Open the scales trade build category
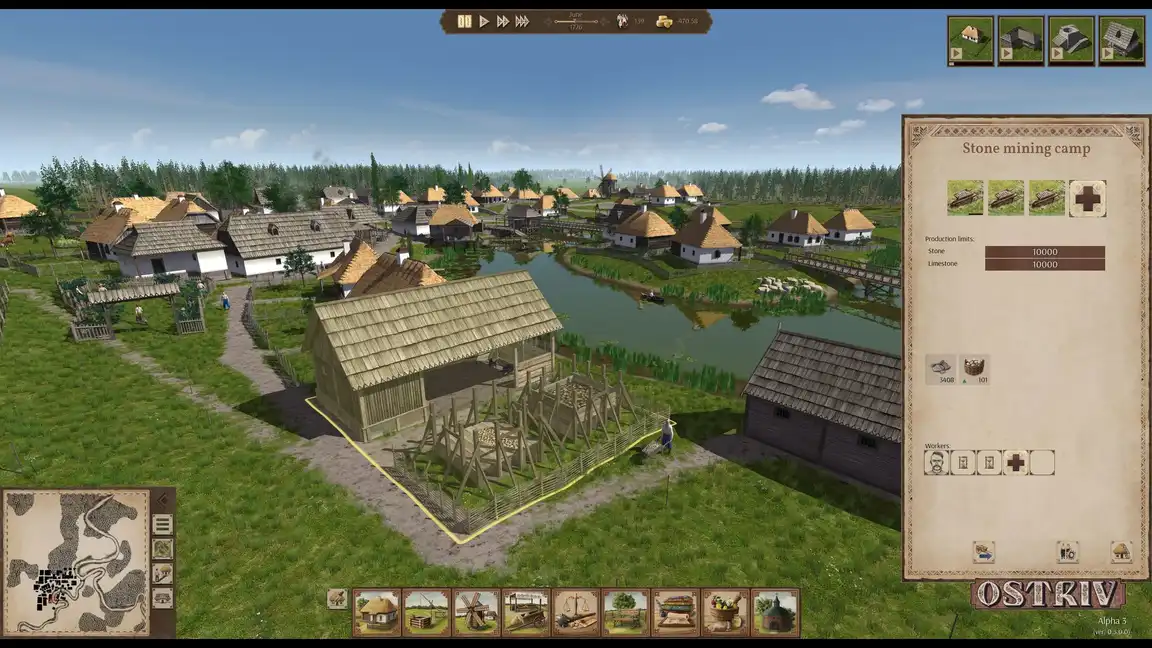The width and height of the screenshot is (1152, 648). (x=576, y=612)
